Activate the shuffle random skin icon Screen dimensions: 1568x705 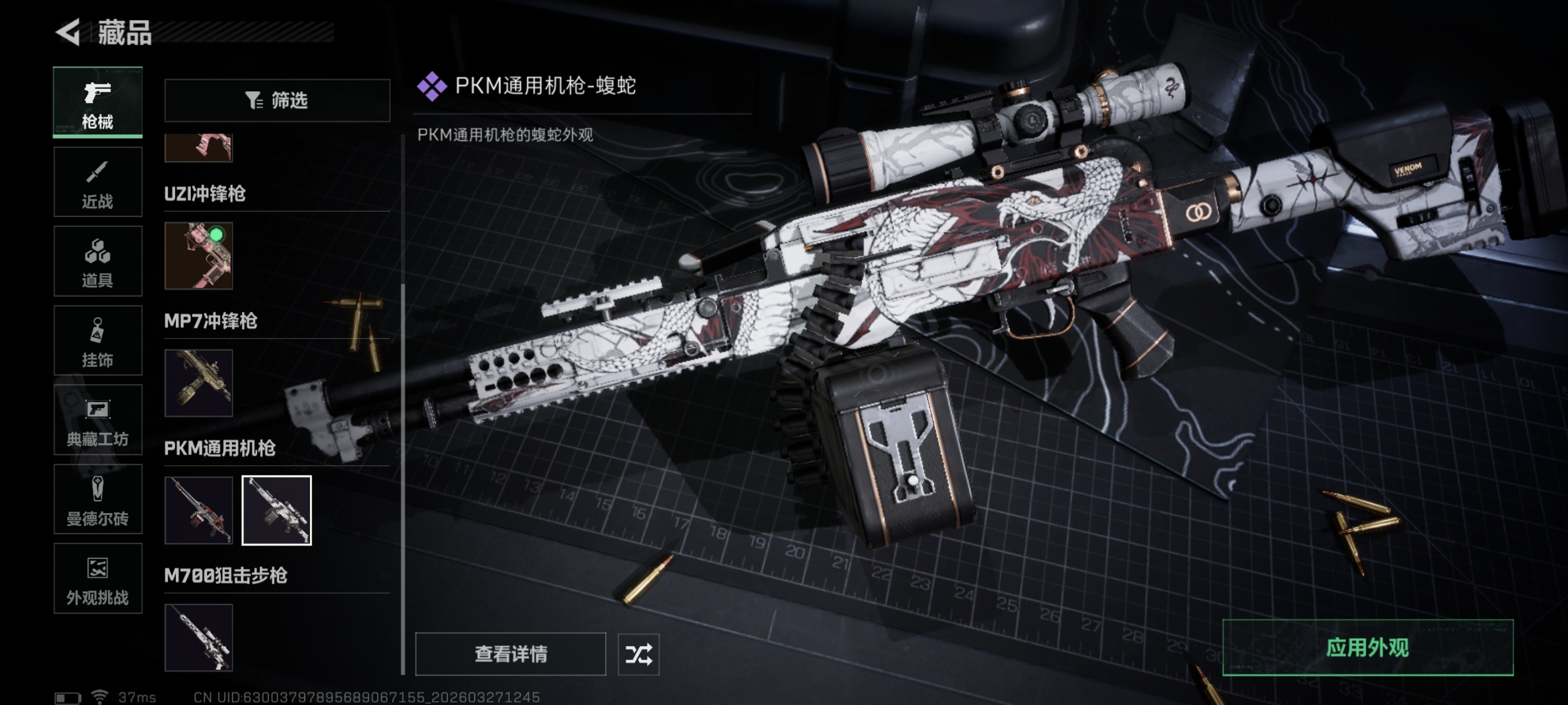pyautogui.click(x=638, y=654)
